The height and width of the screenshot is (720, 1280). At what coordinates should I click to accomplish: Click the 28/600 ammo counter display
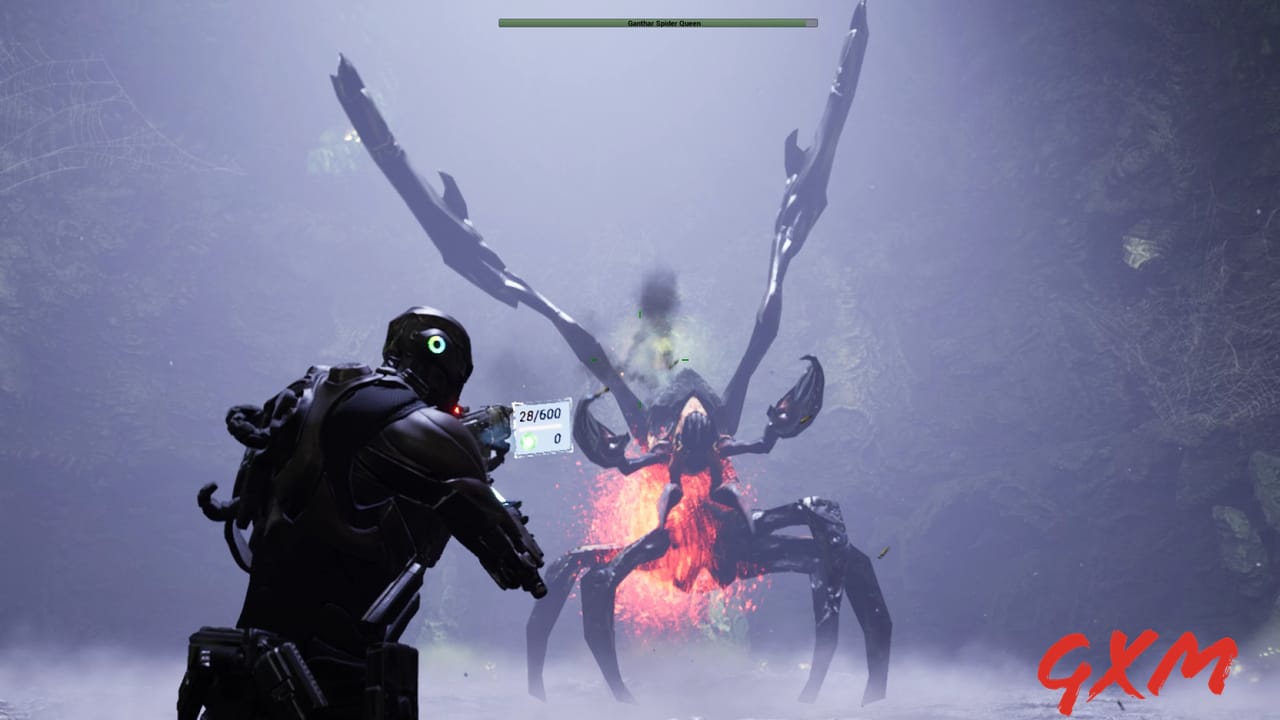[540, 415]
